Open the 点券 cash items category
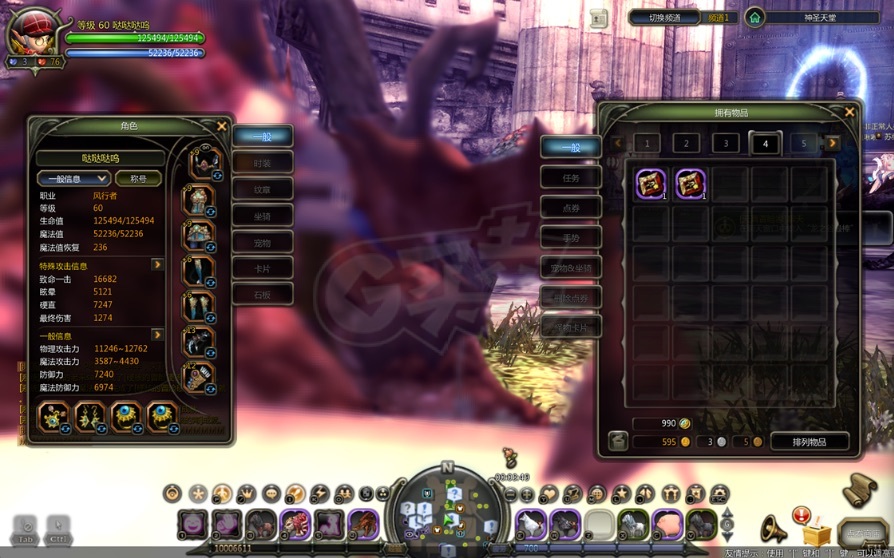The image size is (894, 558). point(570,208)
